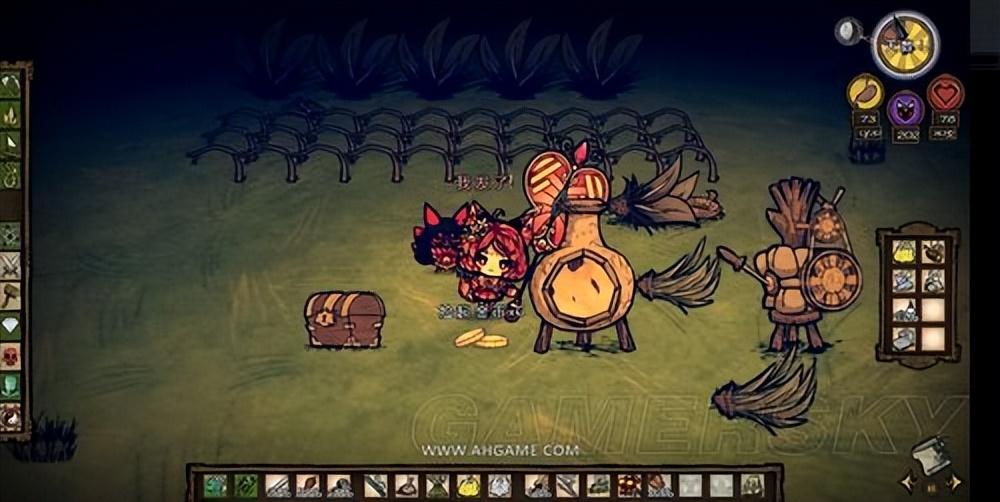The width and height of the screenshot is (1000, 502).
Task: Open the map using the scroll icon
Action: (x=931, y=455)
